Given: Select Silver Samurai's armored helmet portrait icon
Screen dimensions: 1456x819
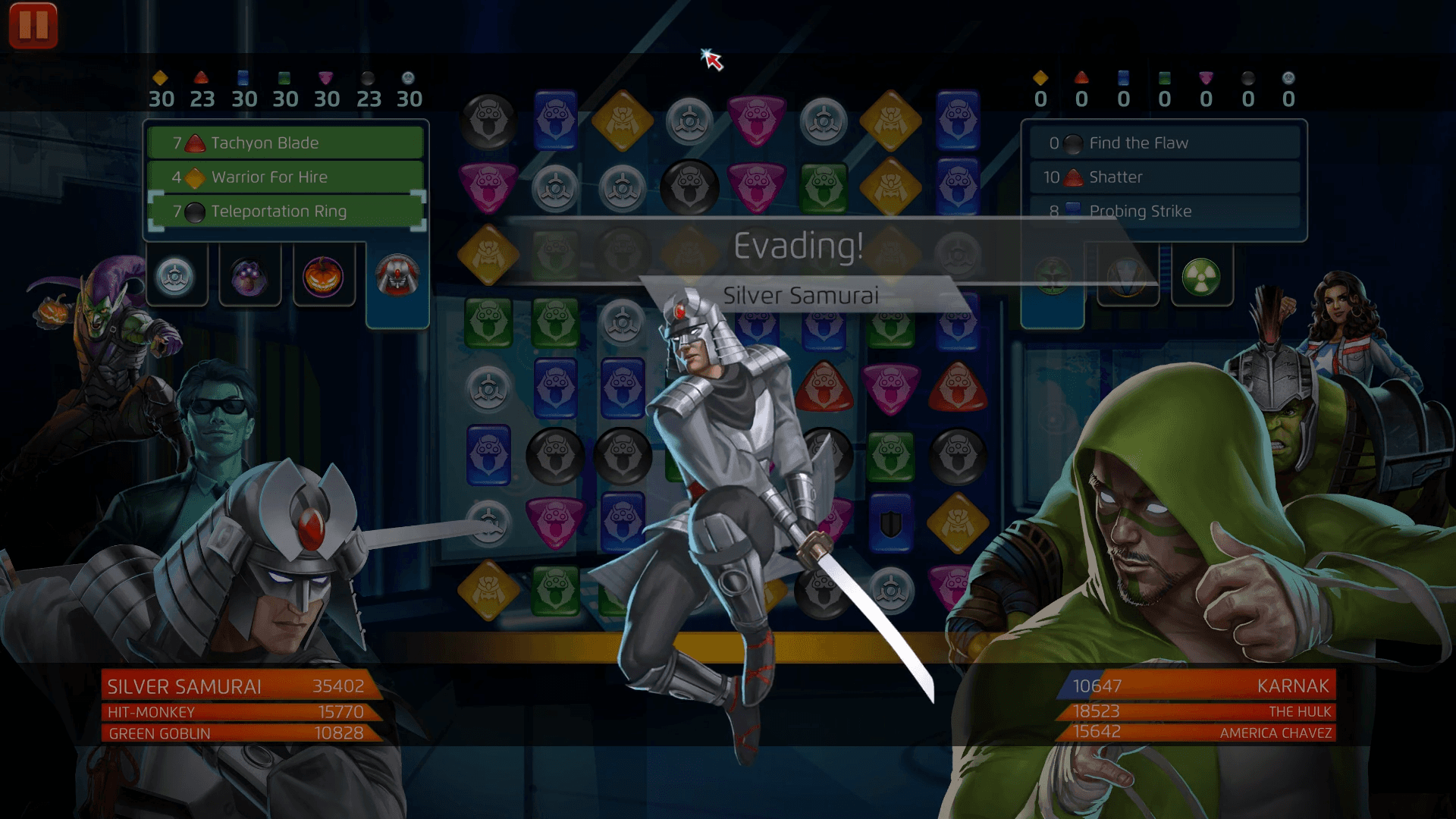Looking at the screenshot, I should pos(397,275).
